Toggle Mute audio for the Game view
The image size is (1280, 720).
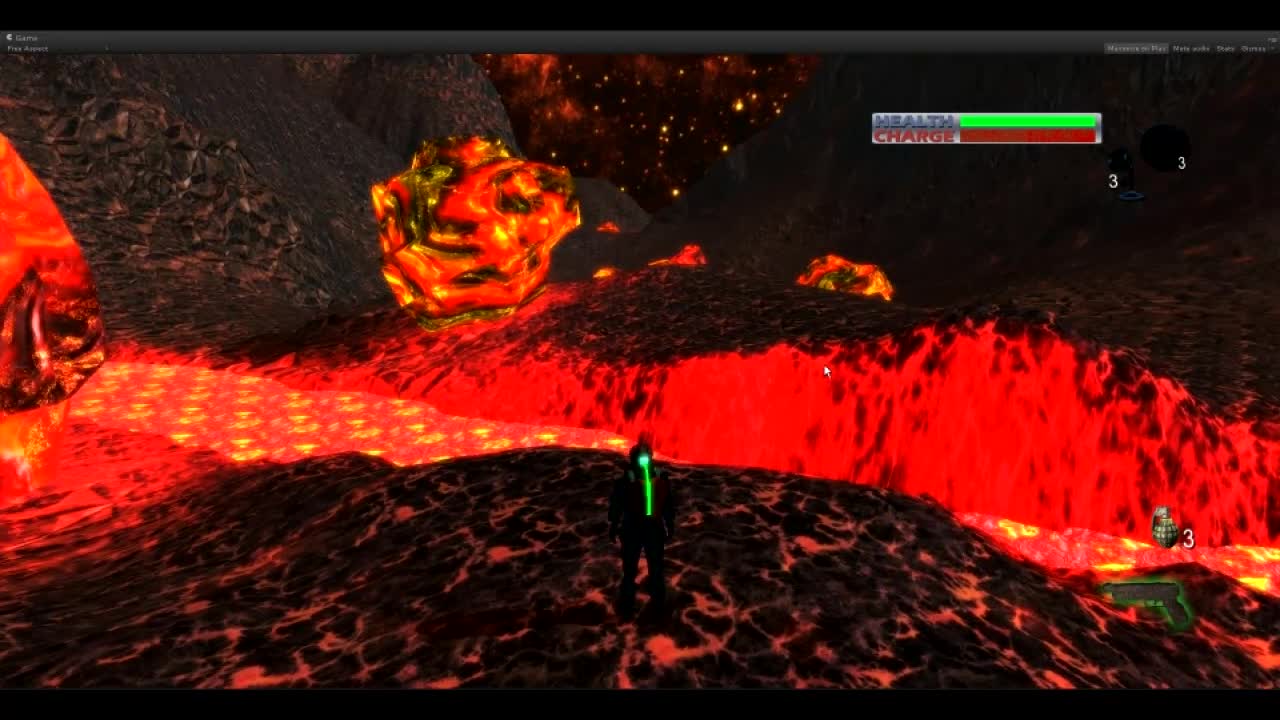(x=1189, y=48)
